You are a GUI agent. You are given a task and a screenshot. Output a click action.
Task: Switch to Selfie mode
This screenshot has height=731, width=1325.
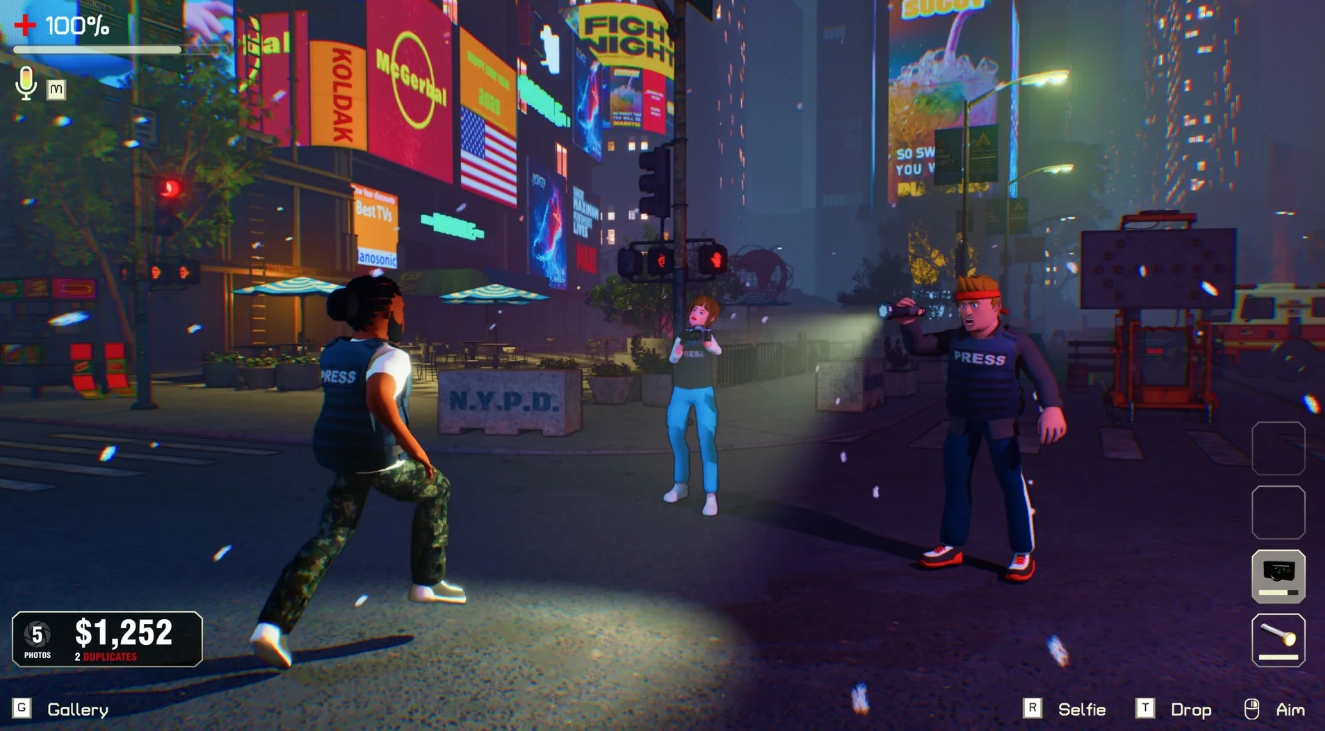coord(1081,709)
